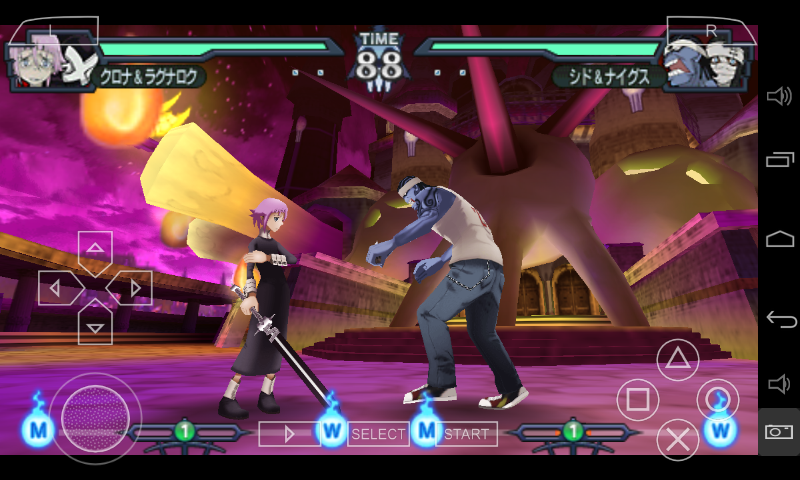
Task: Tap the d-pad right arrow
Action: (x=132, y=288)
